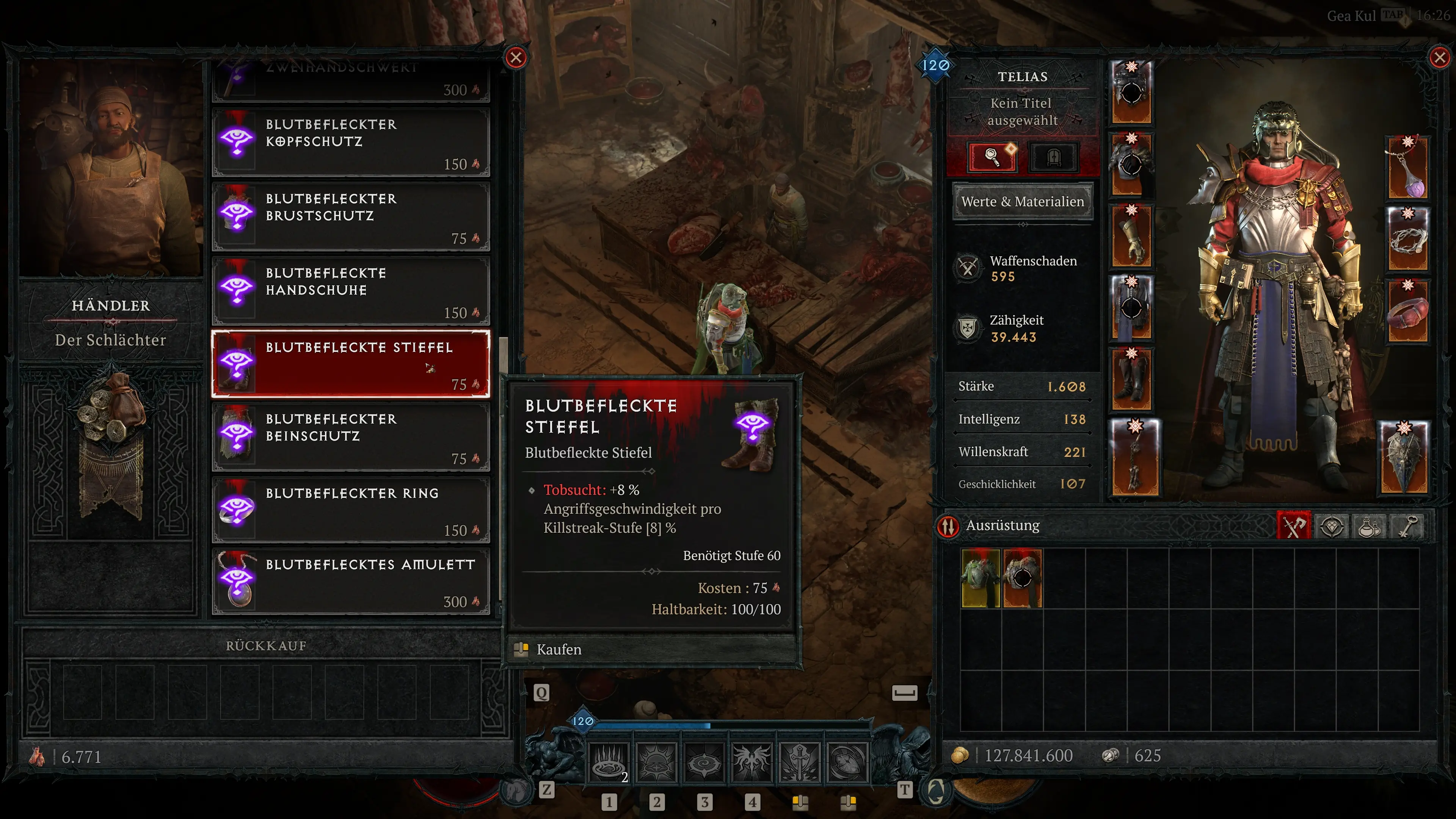The width and height of the screenshot is (1456, 819).
Task: Open the Werte & Materialien panel
Action: (1023, 202)
